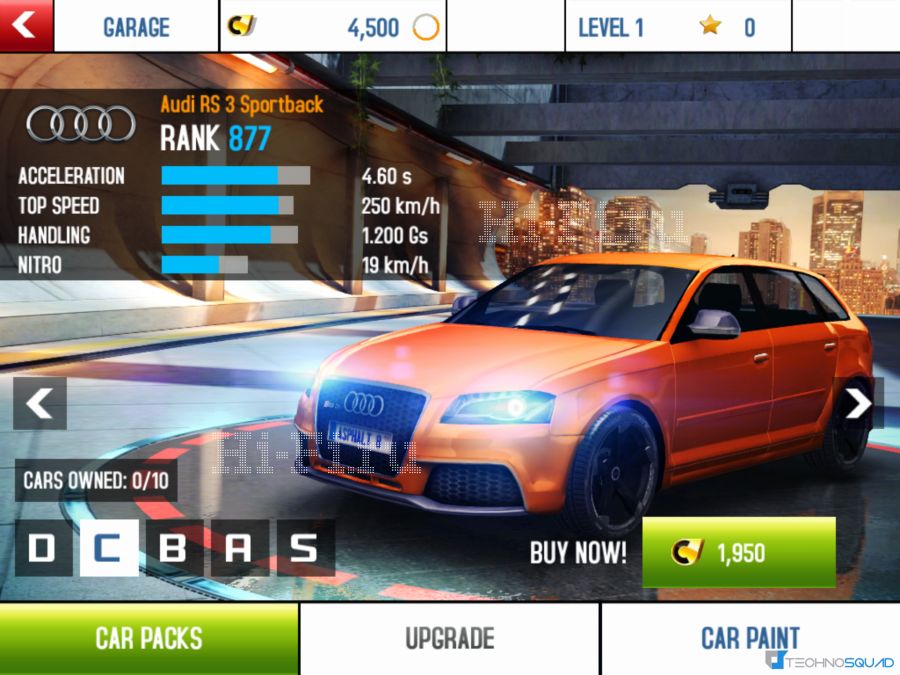Viewport: 900px width, 675px height.
Task: Switch to the Upgrade tab
Action: click(x=449, y=638)
